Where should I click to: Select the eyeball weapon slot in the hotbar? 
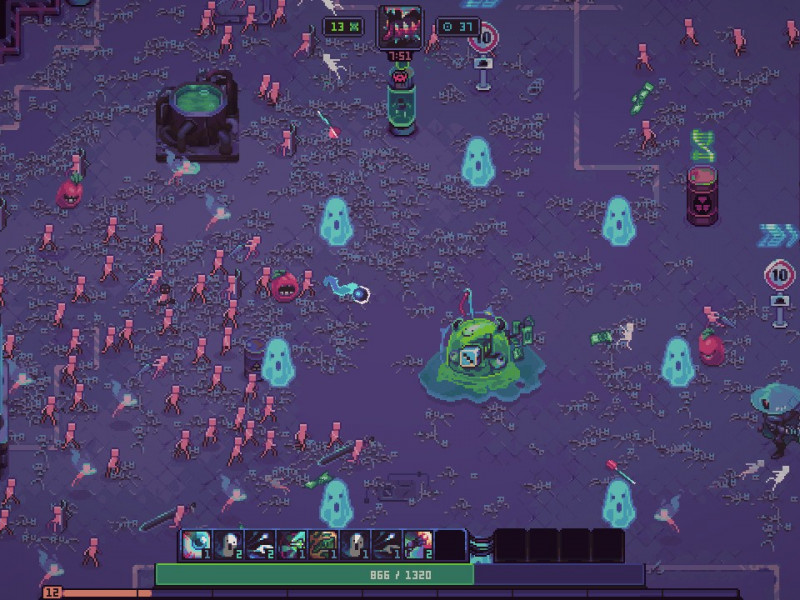[x=196, y=545]
